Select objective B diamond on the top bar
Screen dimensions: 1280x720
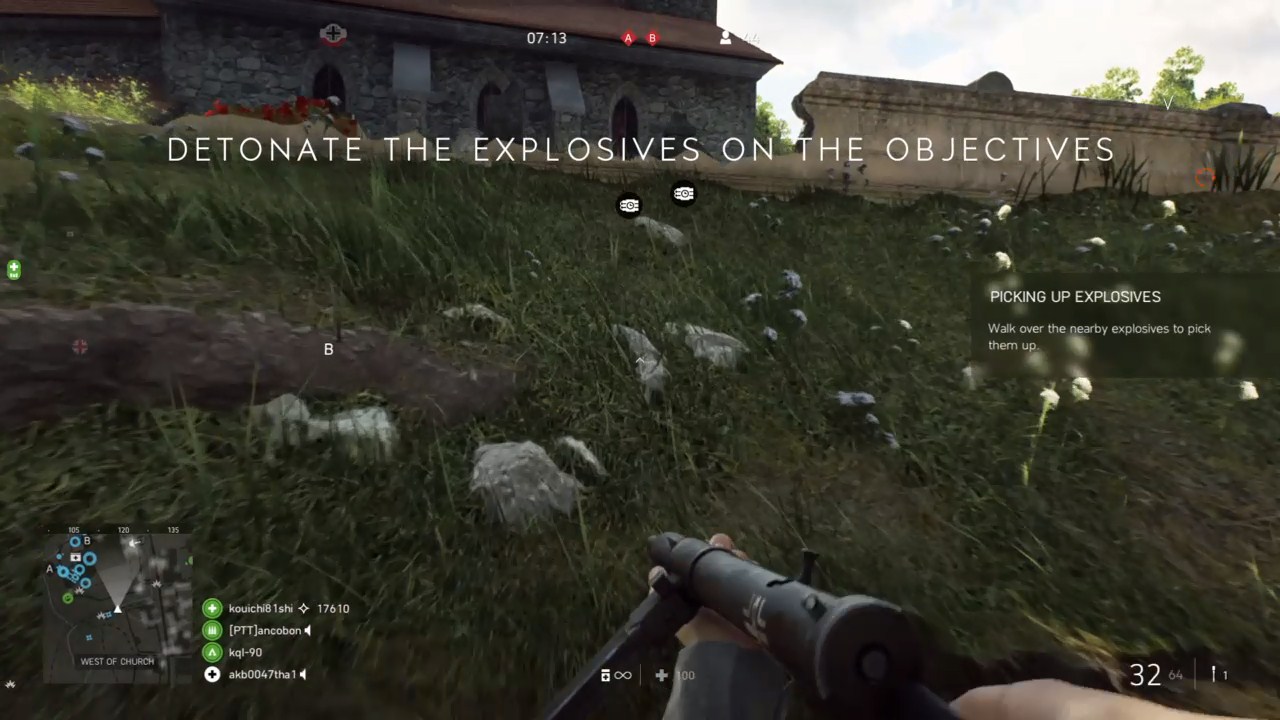tap(652, 38)
